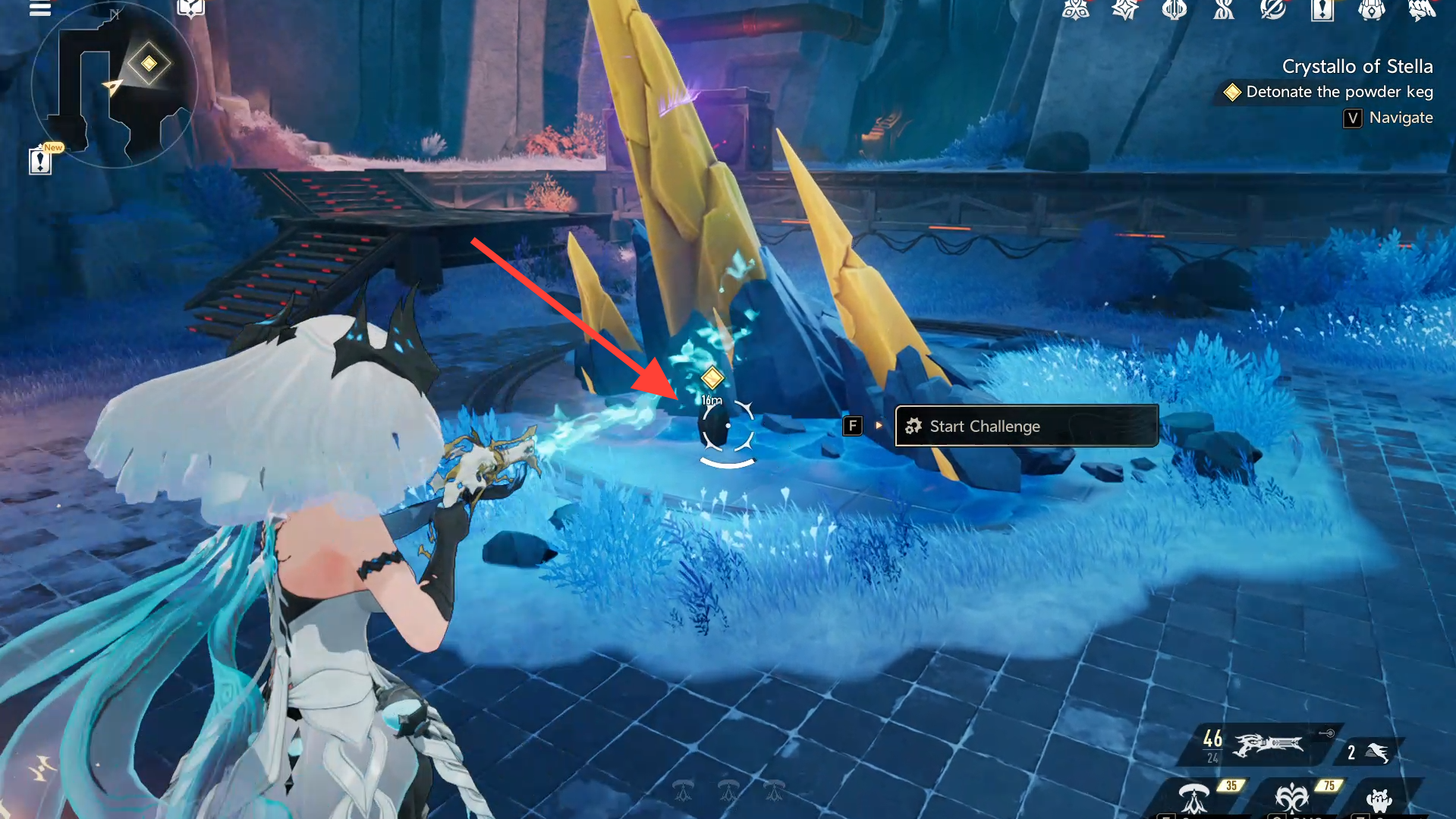
Task: Activate the small creature companion icon
Action: 1379,800
